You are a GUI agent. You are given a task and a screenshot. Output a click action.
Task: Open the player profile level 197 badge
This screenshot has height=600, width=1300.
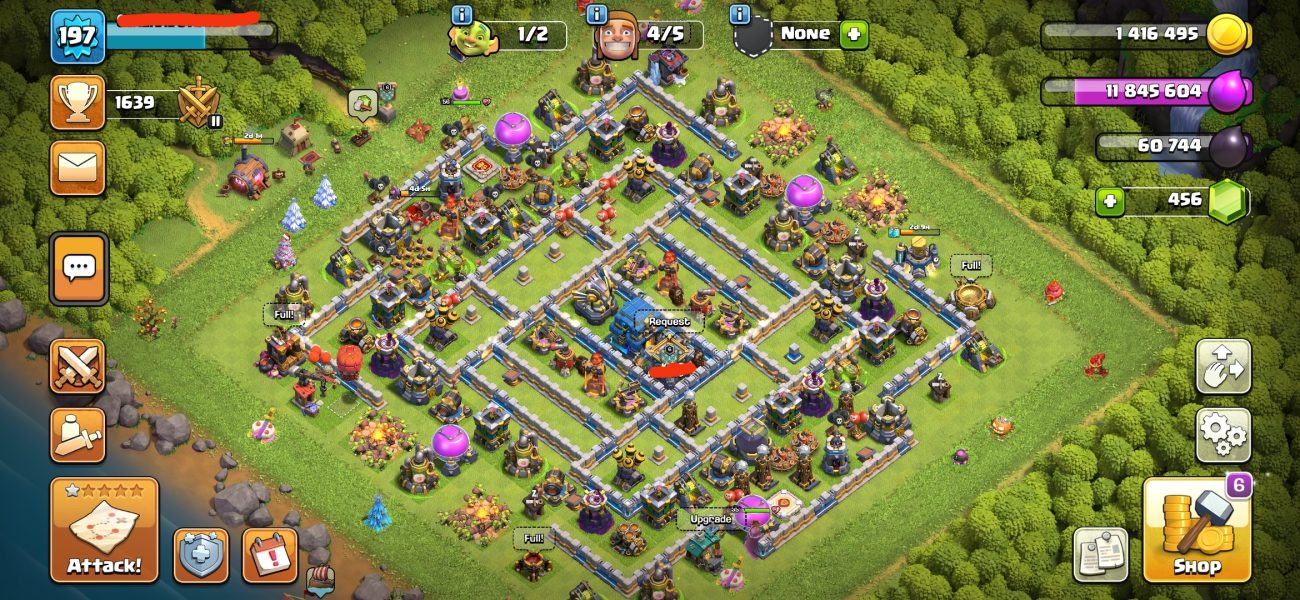coord(78,37)
